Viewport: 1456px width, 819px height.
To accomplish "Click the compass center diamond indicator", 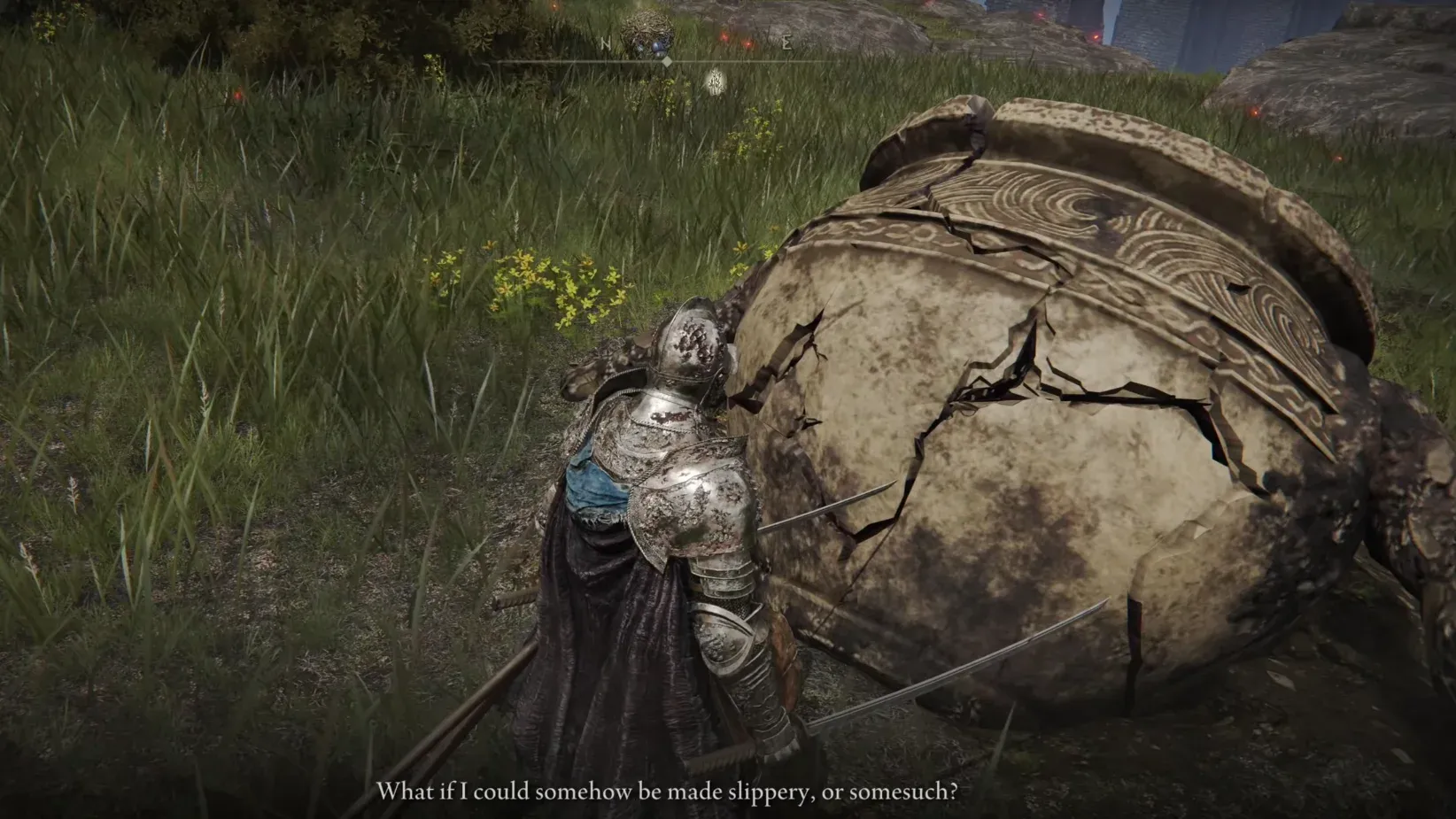I will [x=667, y=61].
